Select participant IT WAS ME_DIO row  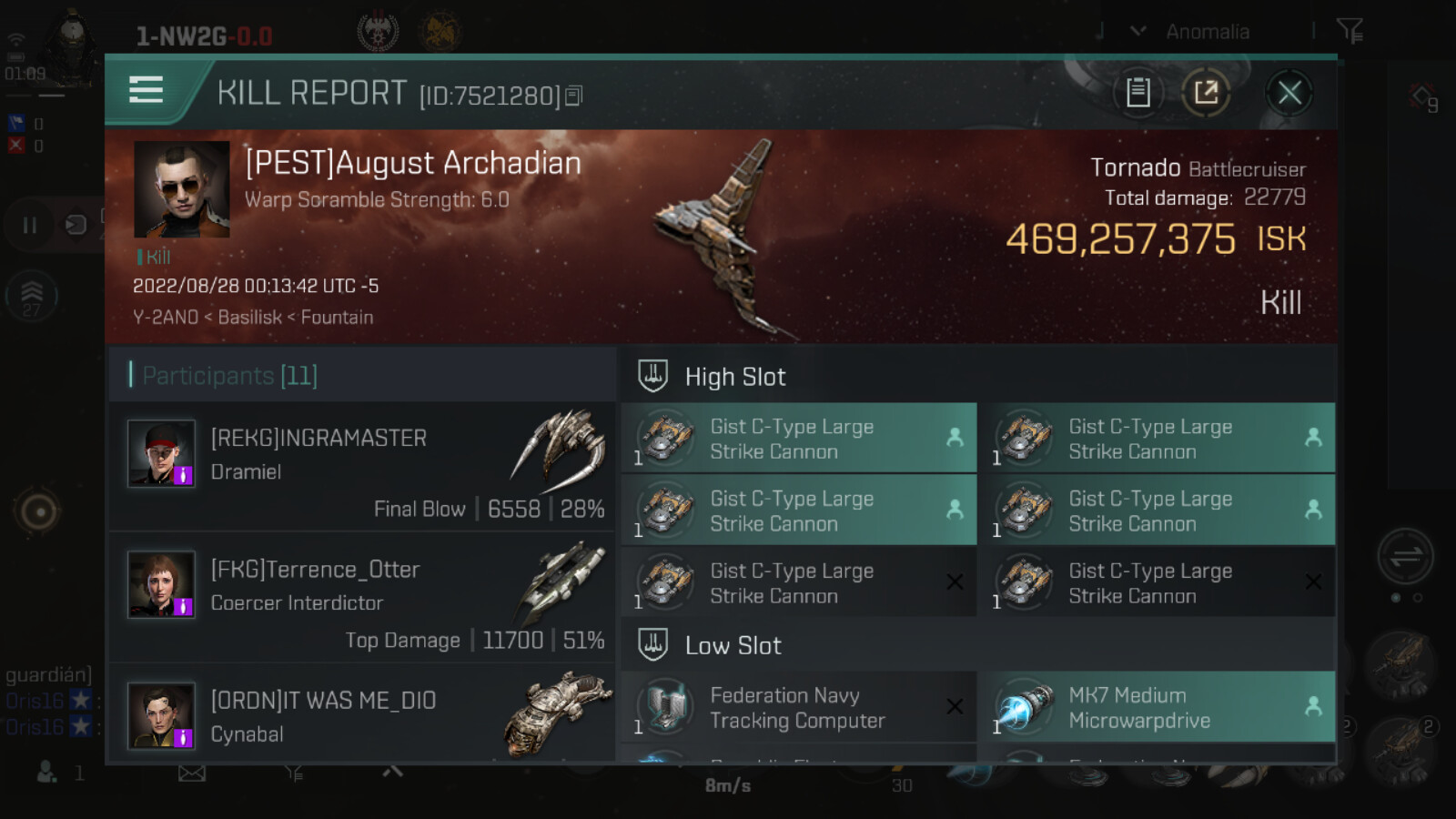(x=364, y=716)
